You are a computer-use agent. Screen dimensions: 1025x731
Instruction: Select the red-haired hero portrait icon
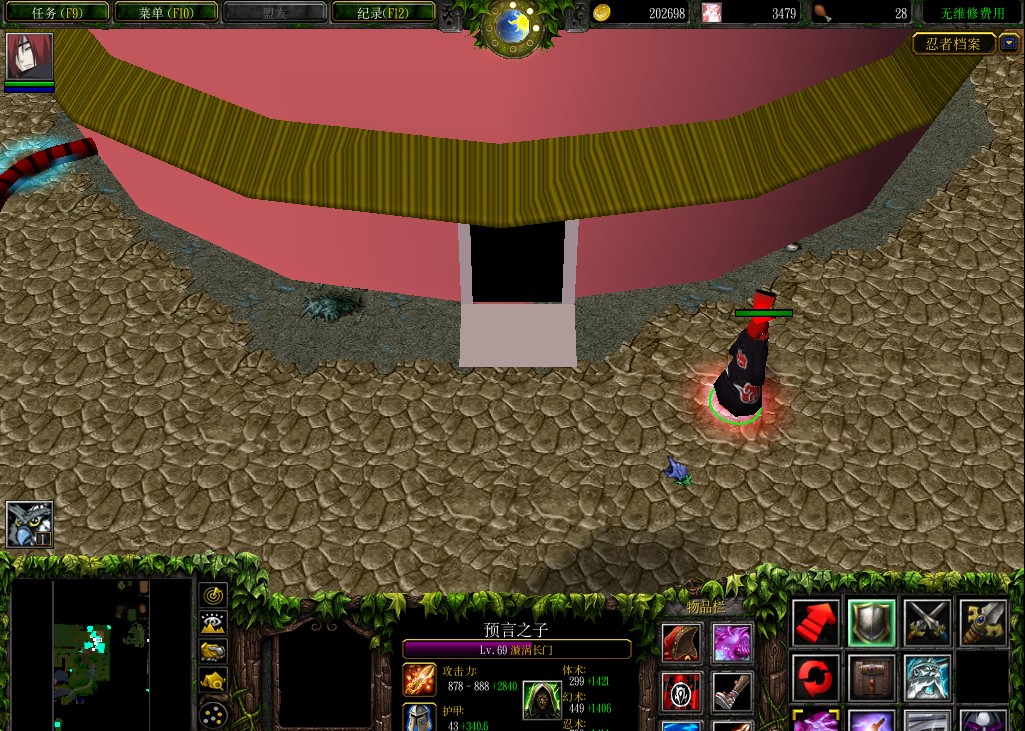tap(29, 56)
